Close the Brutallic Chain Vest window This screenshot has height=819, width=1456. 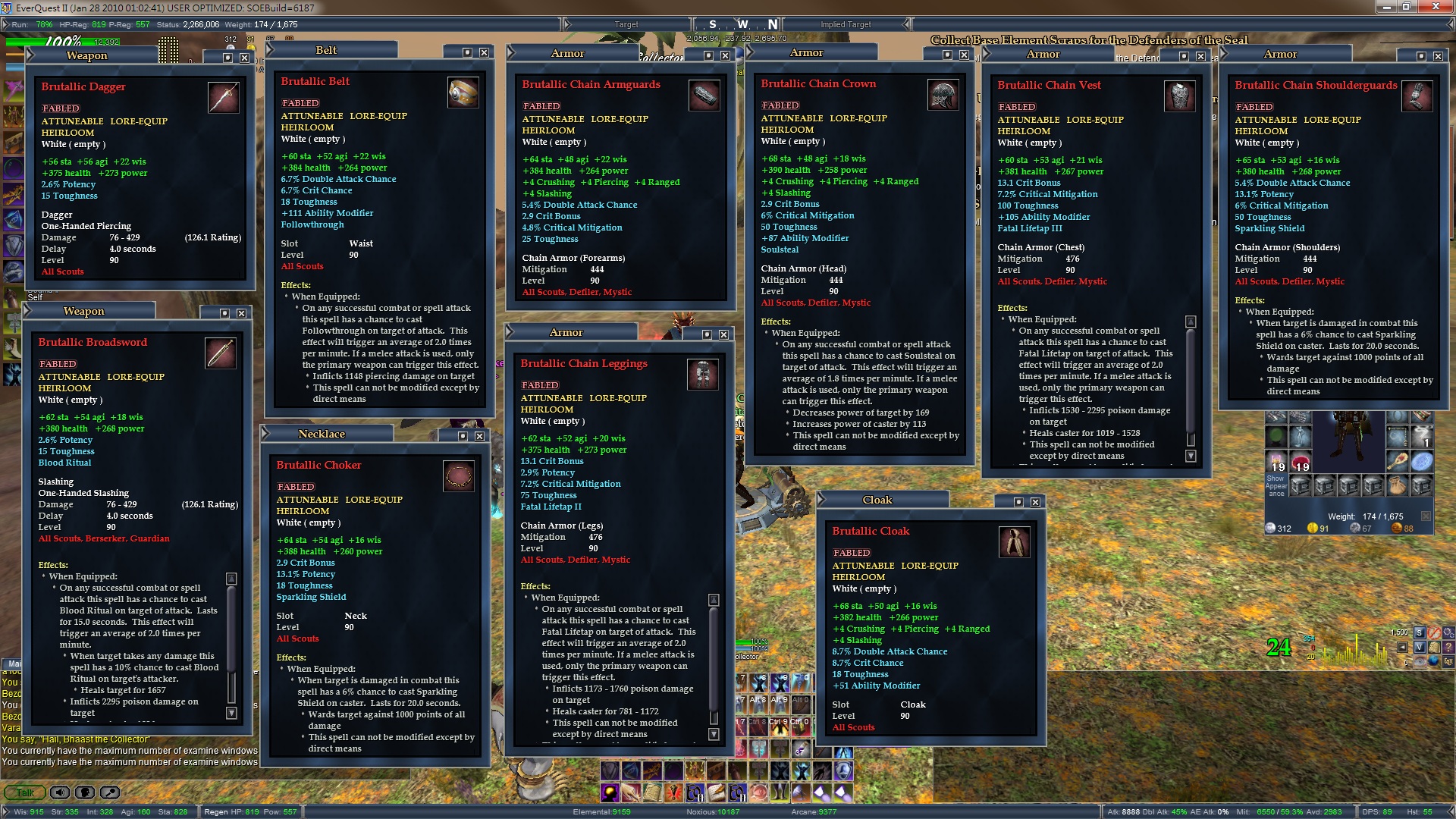coord(1200,56)
